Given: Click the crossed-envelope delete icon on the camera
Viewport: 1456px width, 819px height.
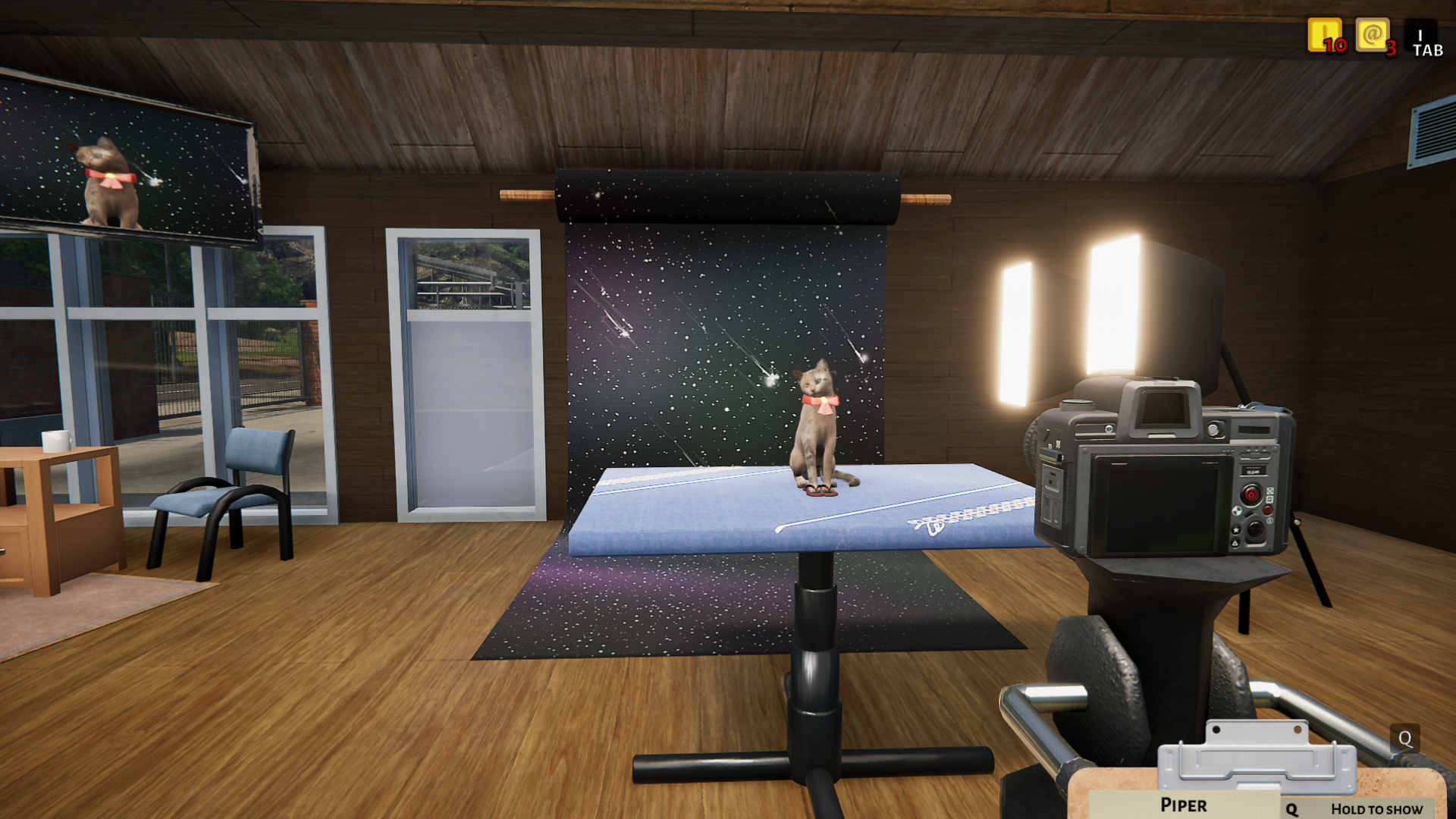Looking at the screenshot, I should (1270, 492).
